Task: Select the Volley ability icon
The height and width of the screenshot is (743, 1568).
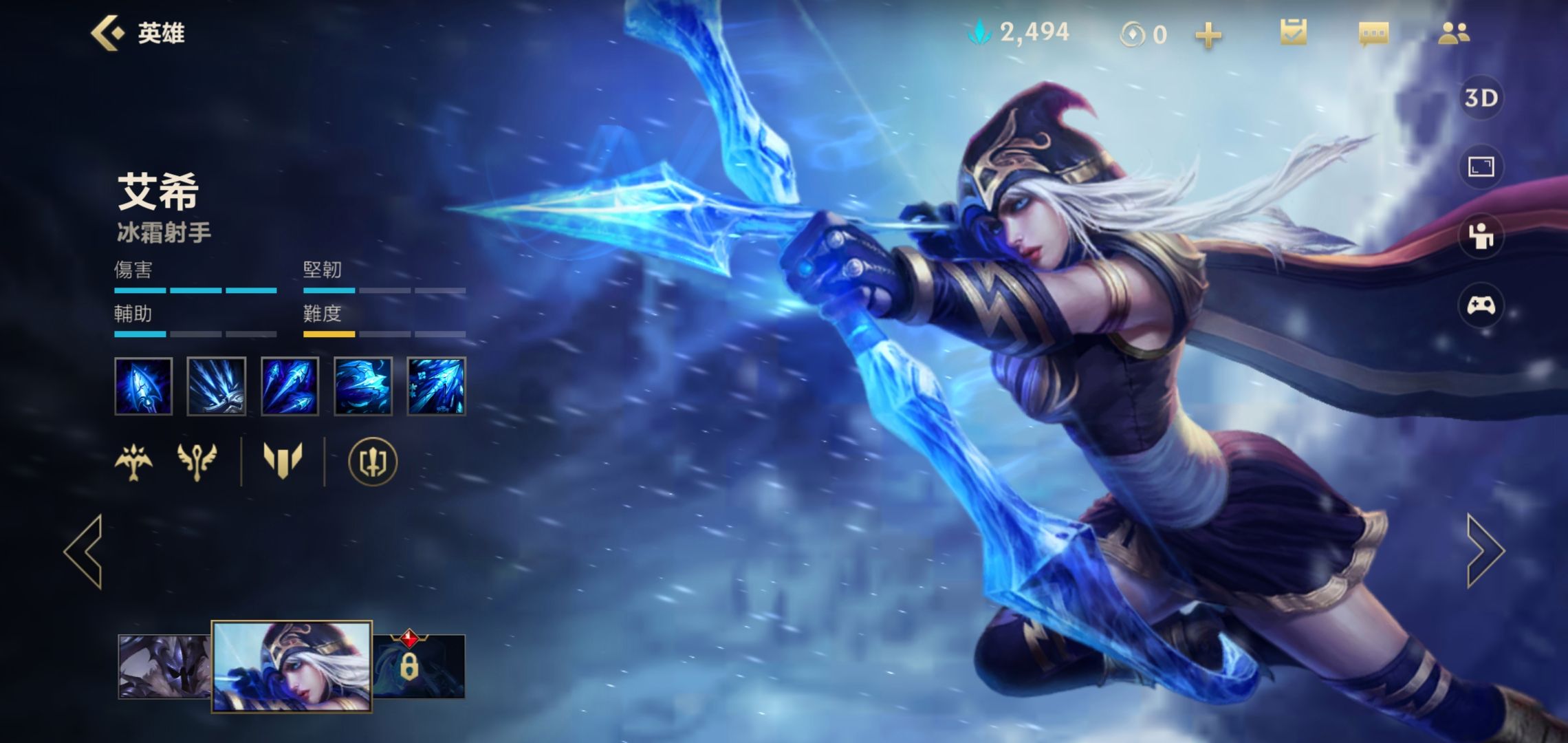Action: pos(290,386)
